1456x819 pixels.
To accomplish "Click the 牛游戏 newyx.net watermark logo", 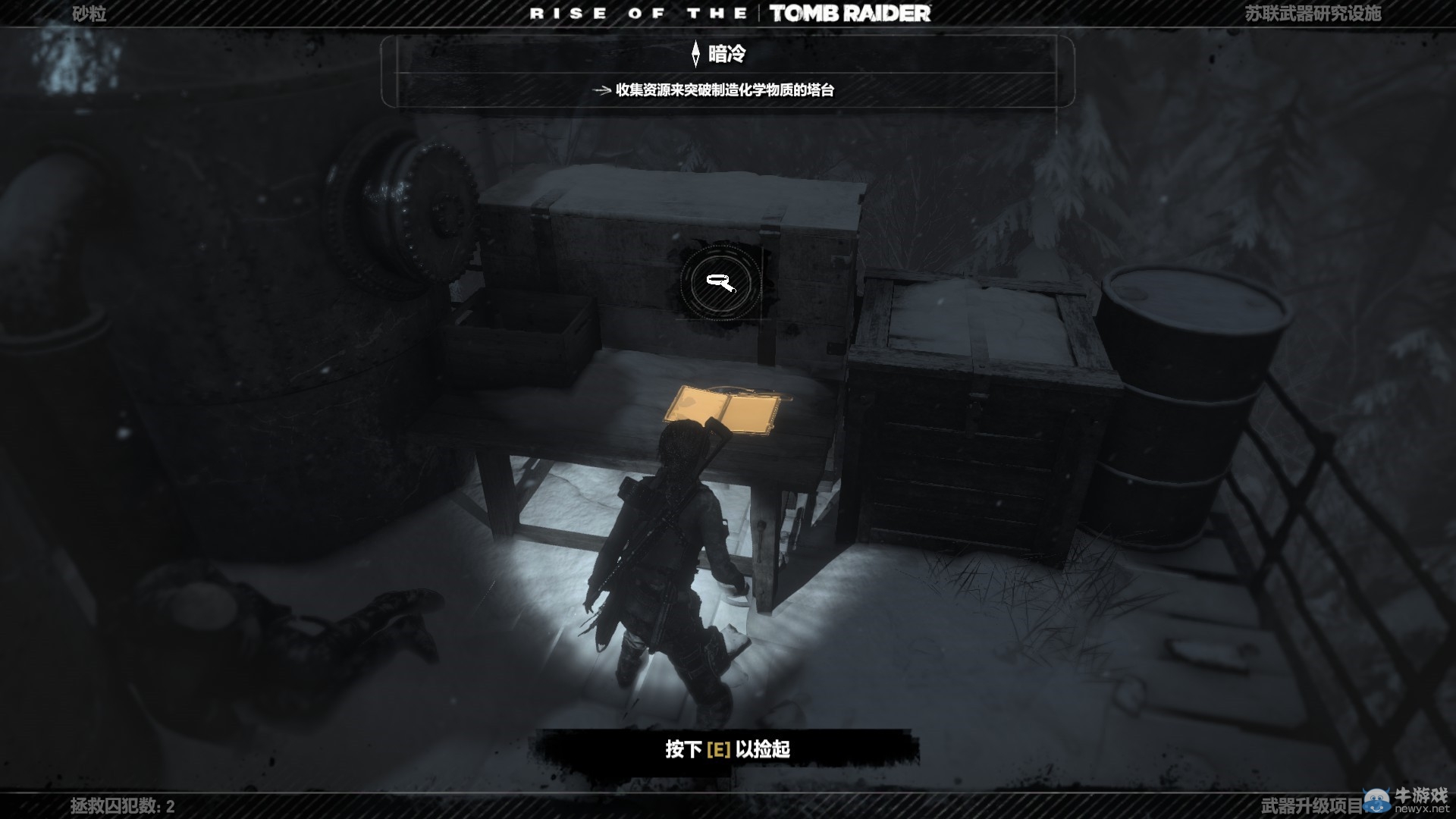I will 1407,799.
